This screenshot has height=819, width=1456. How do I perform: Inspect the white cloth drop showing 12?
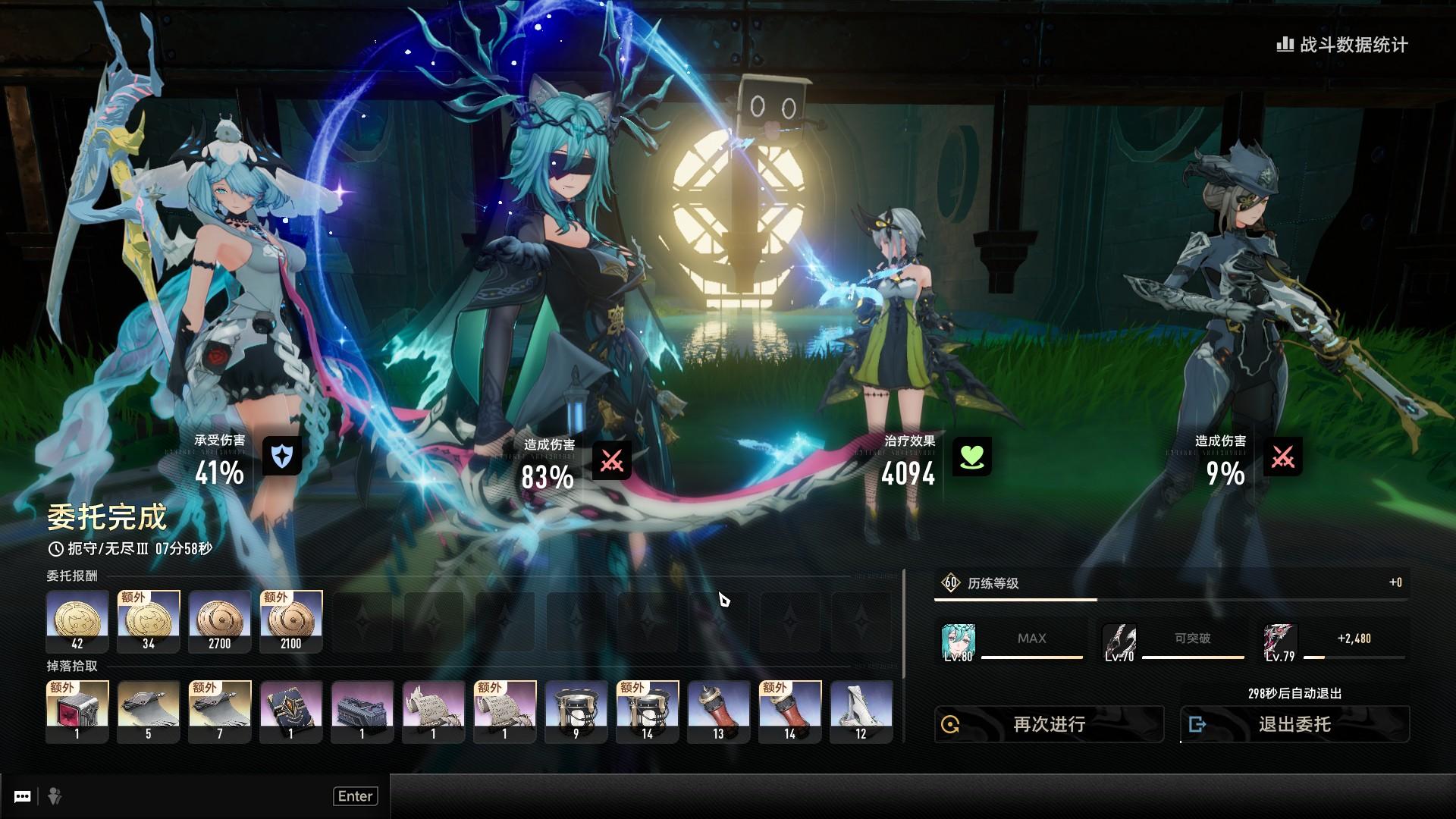[x=861, y=711]
